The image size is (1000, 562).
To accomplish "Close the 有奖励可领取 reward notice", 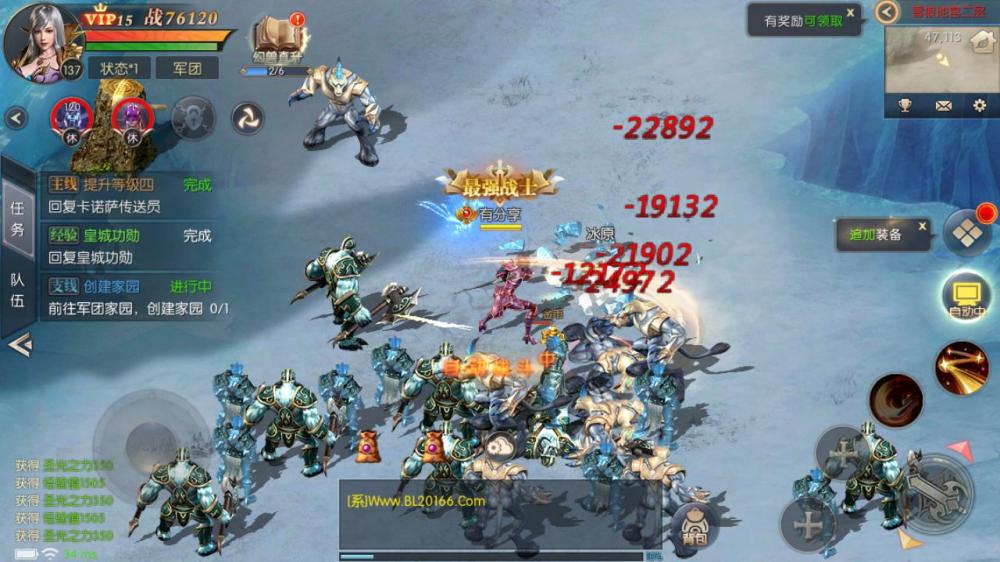I will click(x=850, y=13).
